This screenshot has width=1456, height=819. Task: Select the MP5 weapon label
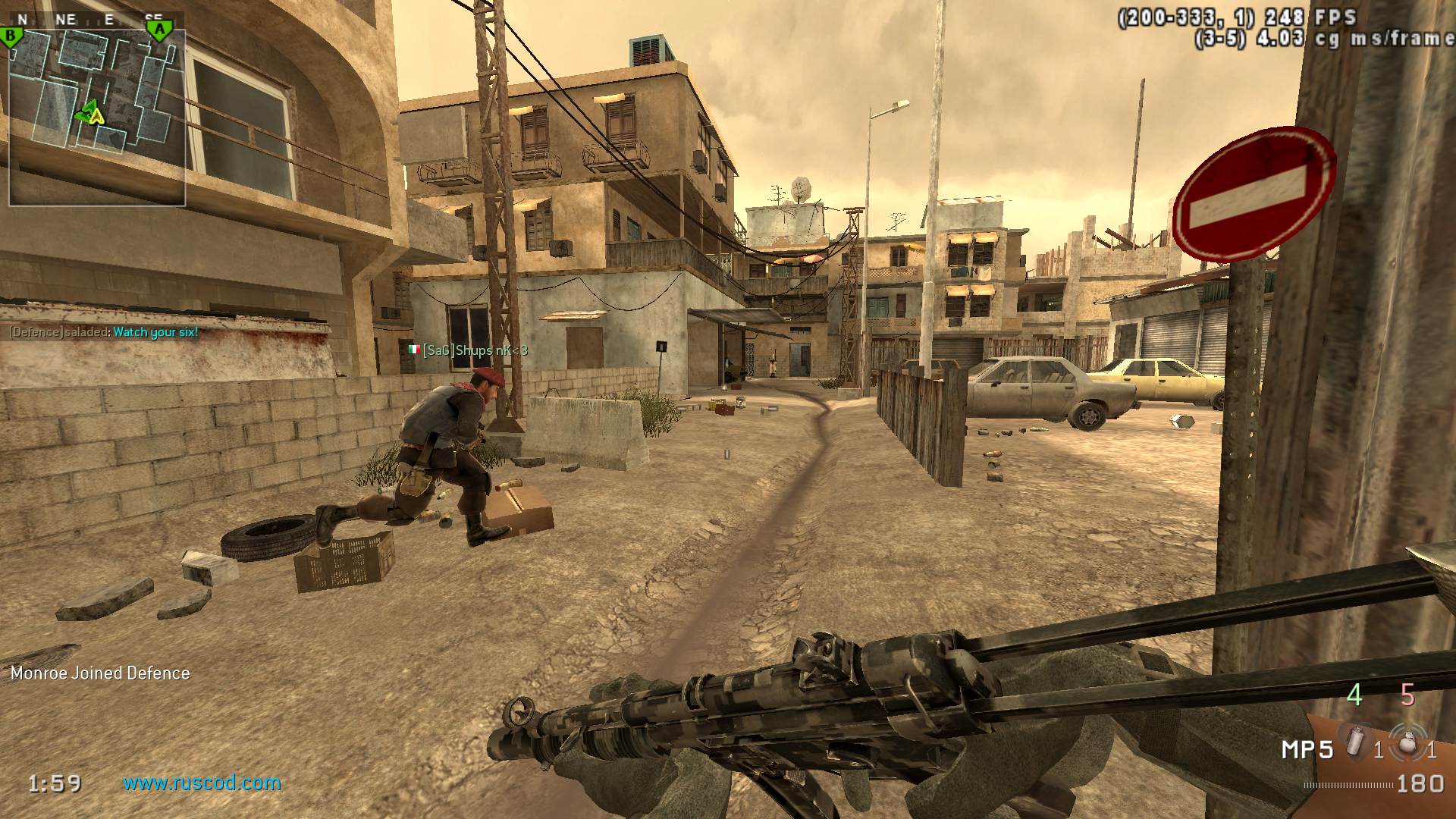(1307, 750)
